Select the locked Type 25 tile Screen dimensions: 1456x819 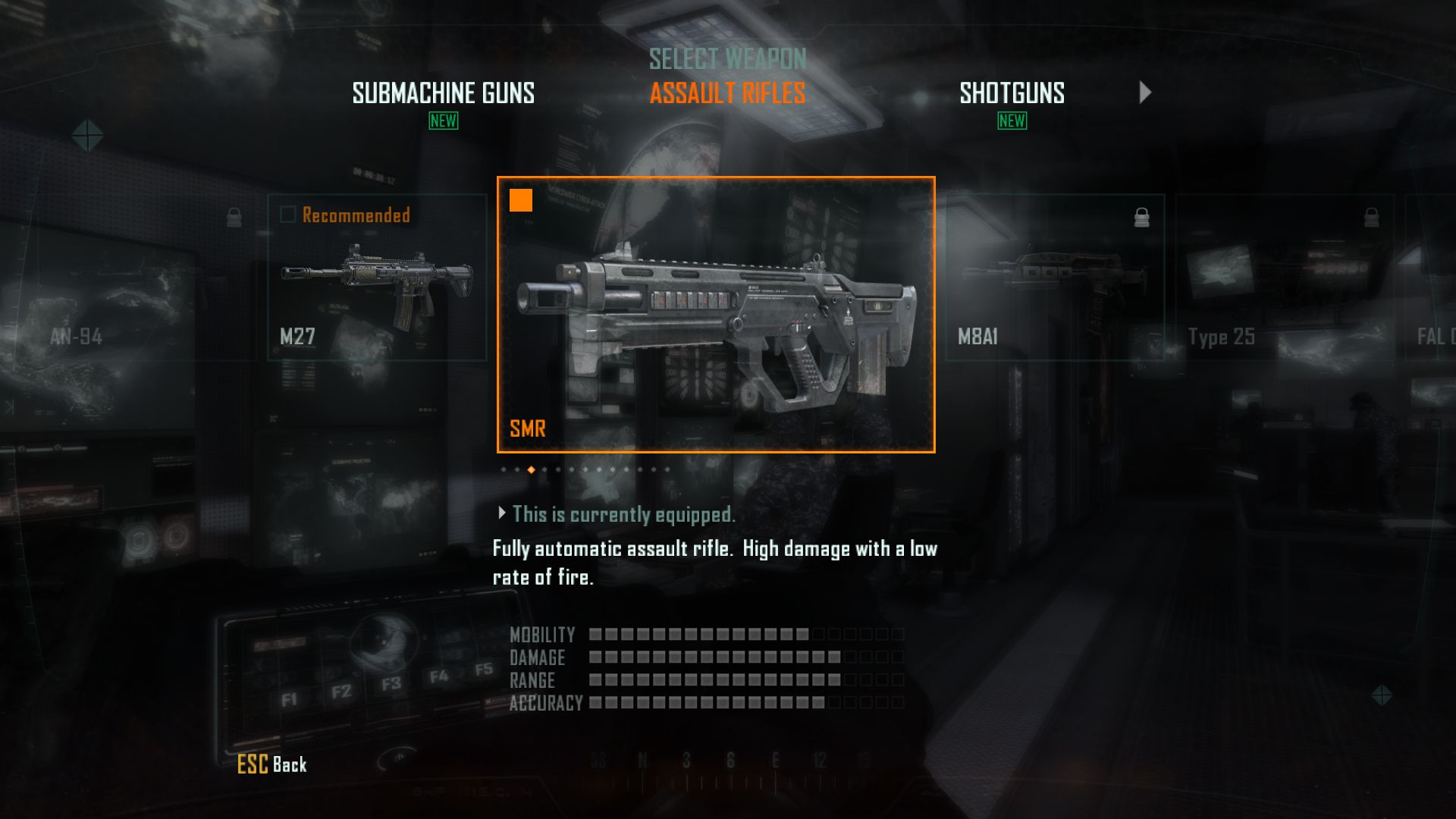pyautogui.click(x=1285, y=278)
